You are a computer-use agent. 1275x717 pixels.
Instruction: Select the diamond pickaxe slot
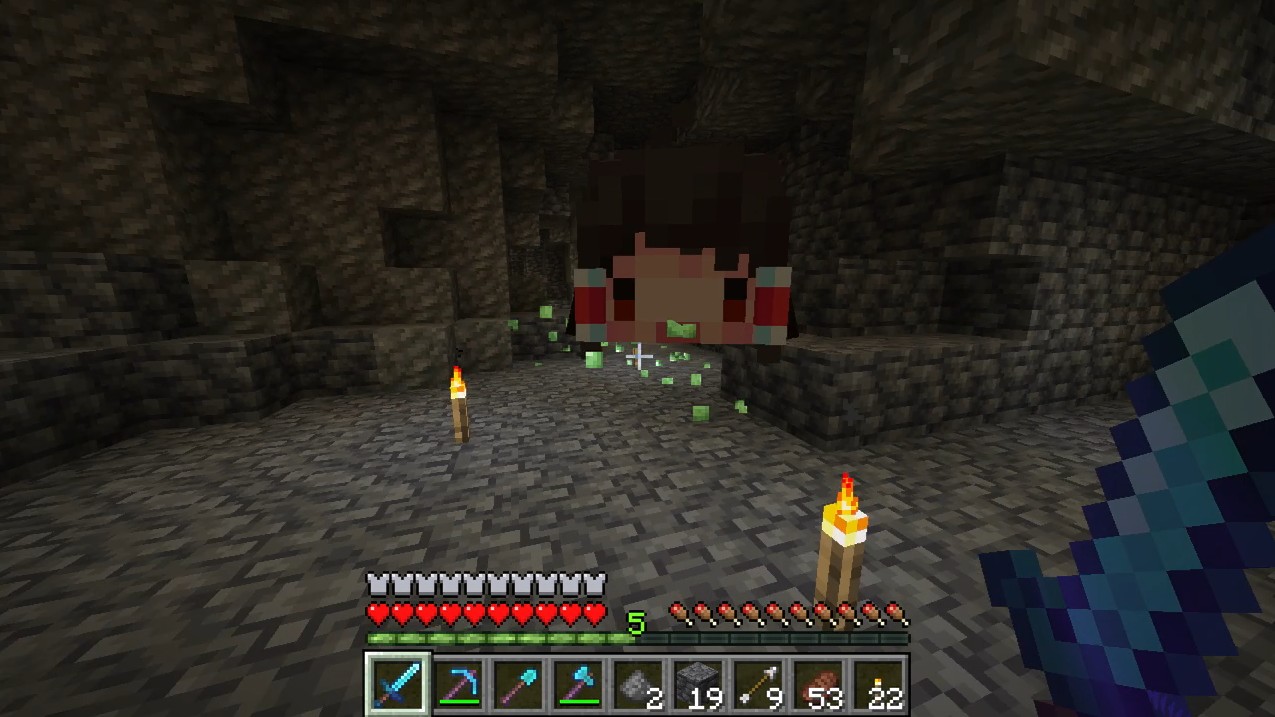coord(457,685)
